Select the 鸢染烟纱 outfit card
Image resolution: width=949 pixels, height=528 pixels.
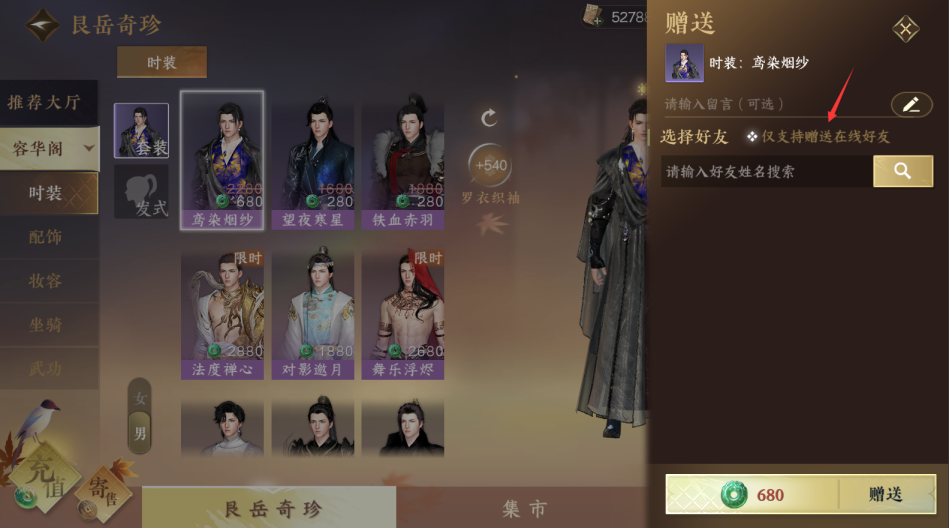[222, 160]
